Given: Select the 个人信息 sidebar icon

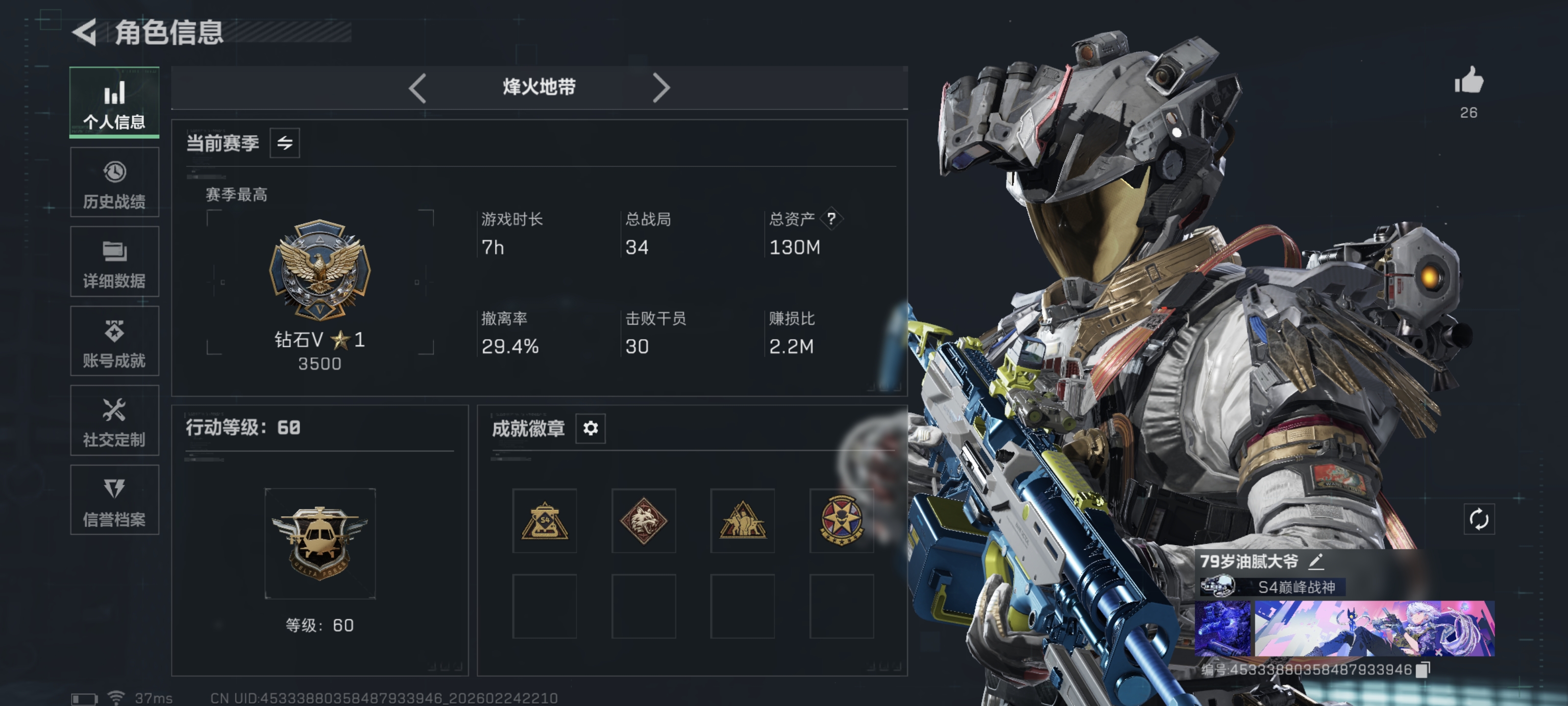Looking at the screenshot, I should [x=115, y=102].
